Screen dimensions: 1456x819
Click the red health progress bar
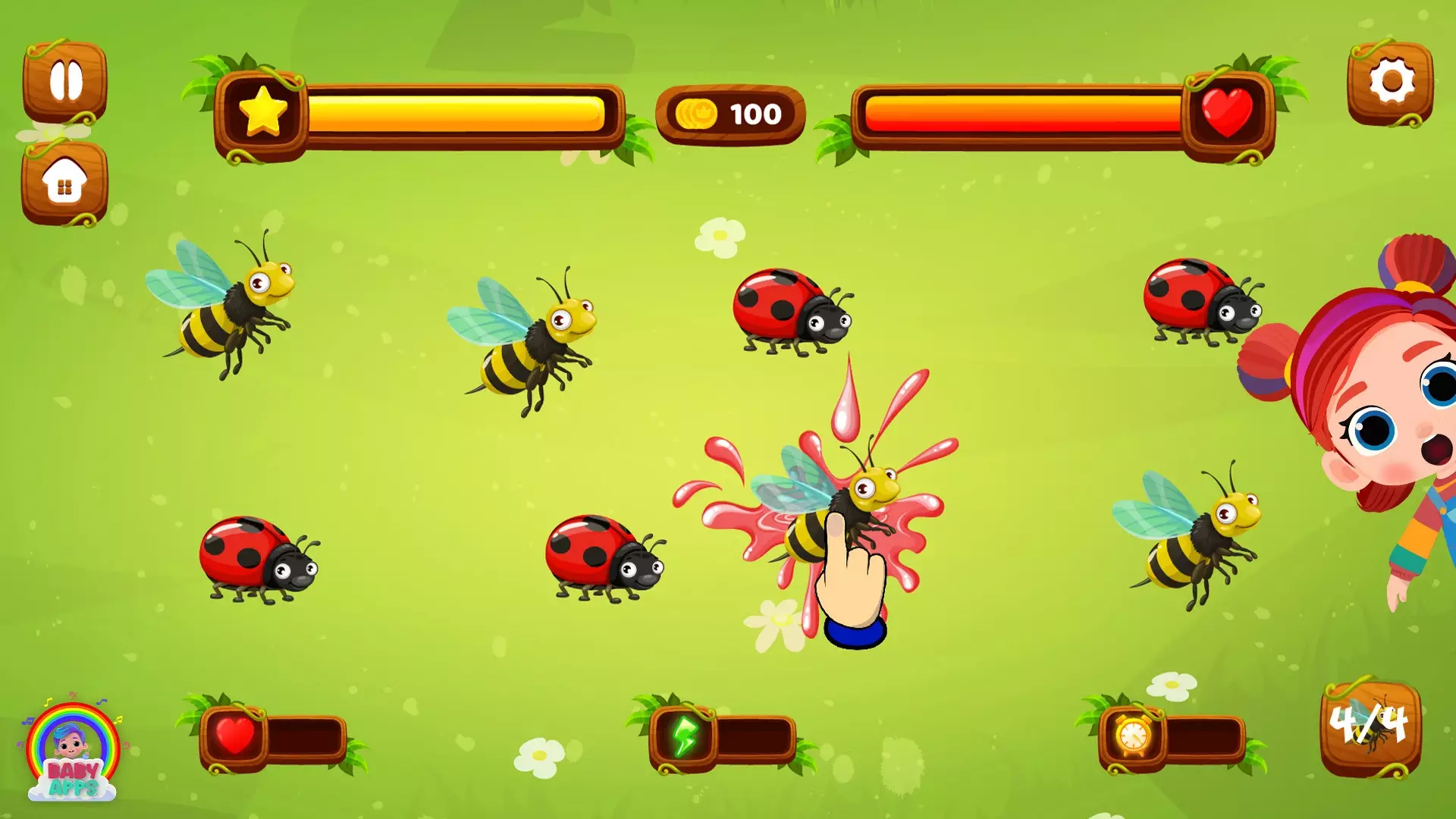(1024, 114)
